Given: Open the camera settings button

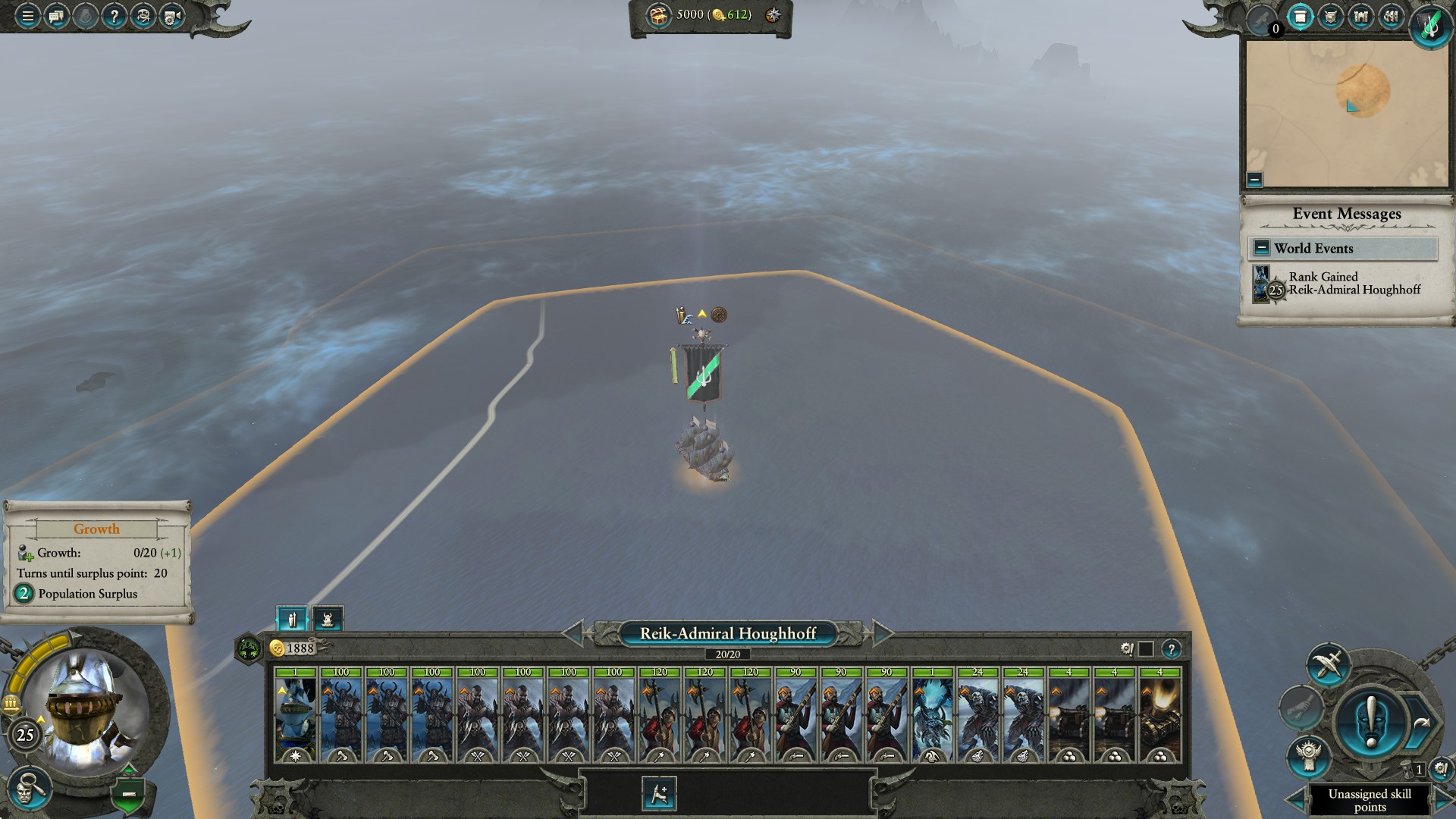Looking at the screenshot, I should (x=172, y=16).
